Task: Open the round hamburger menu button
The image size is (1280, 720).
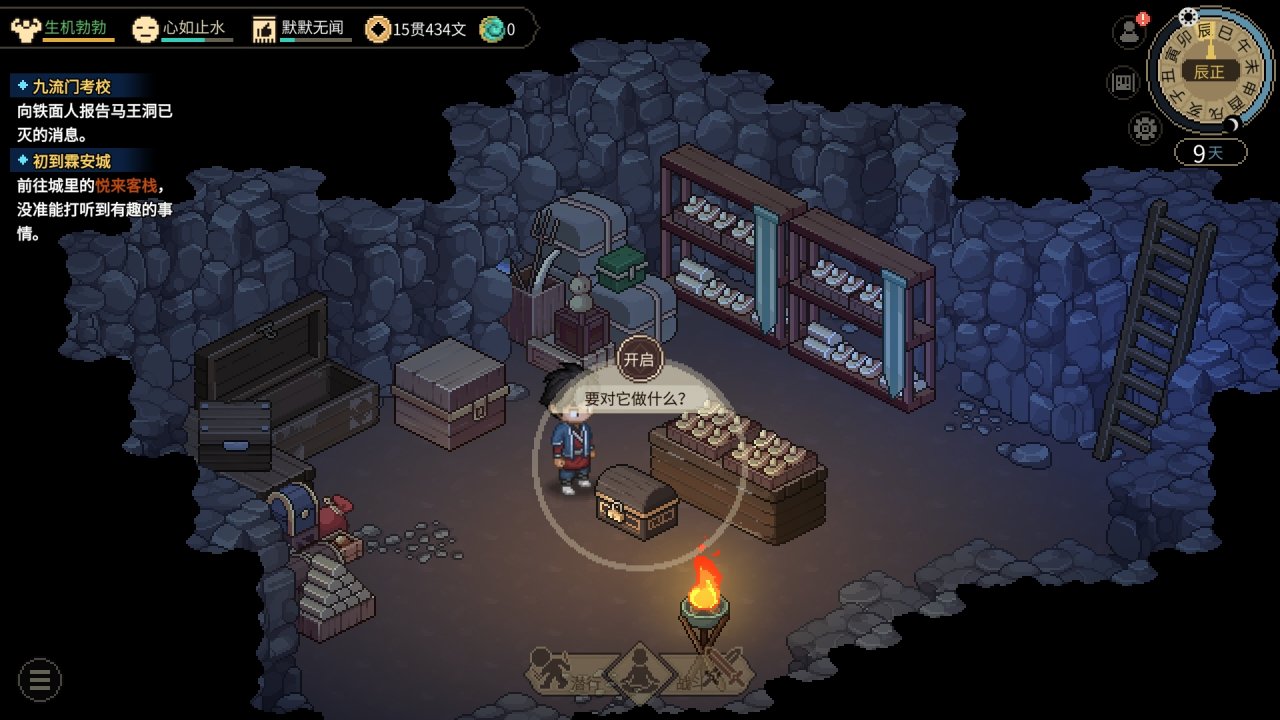Action: pos(40,680)
